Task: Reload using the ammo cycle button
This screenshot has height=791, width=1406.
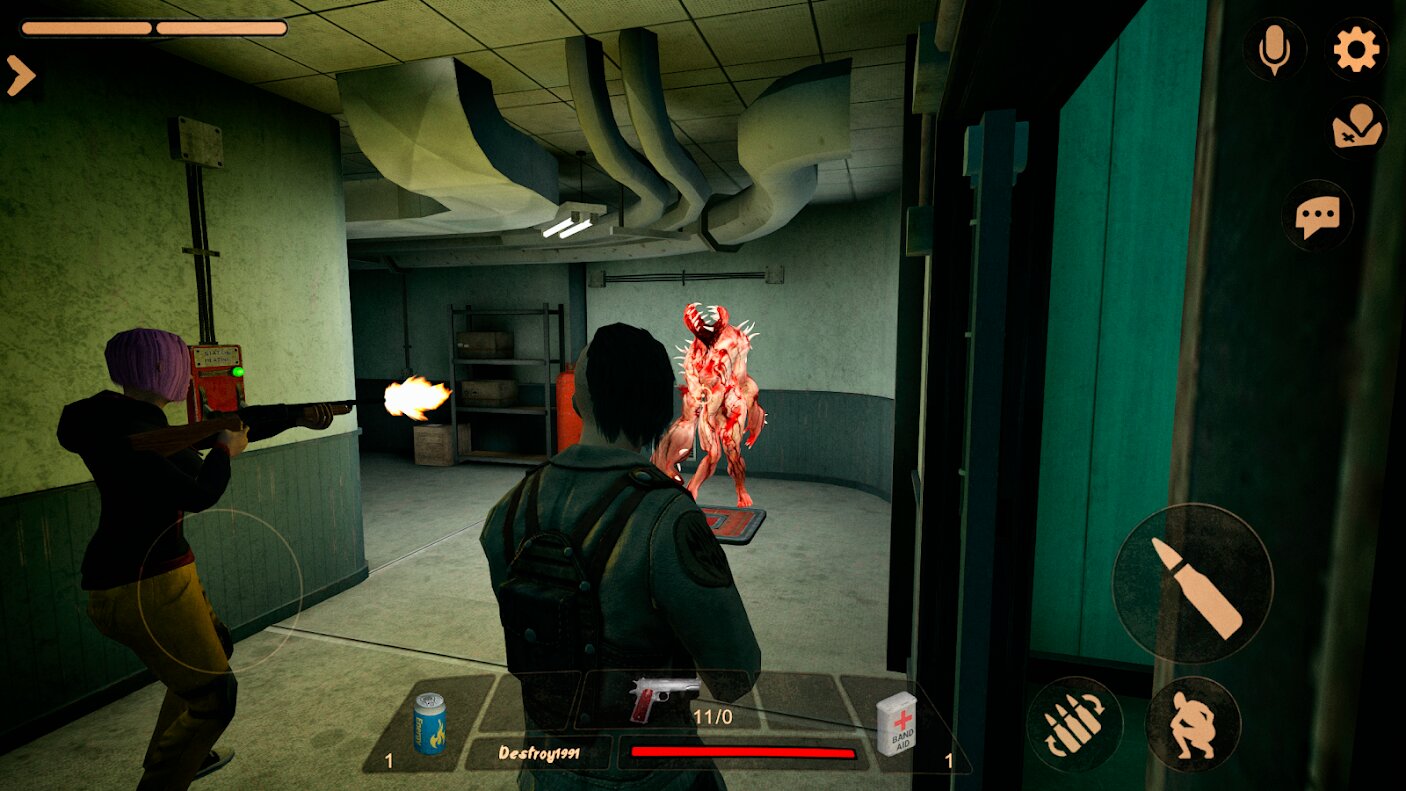Action: [1074, 724]
